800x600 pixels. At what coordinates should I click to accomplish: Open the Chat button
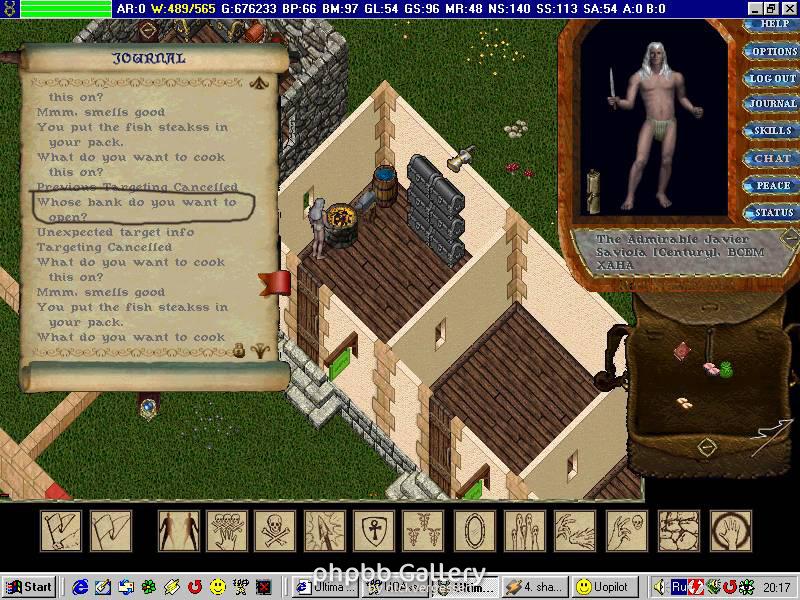(x=773, y=158)
